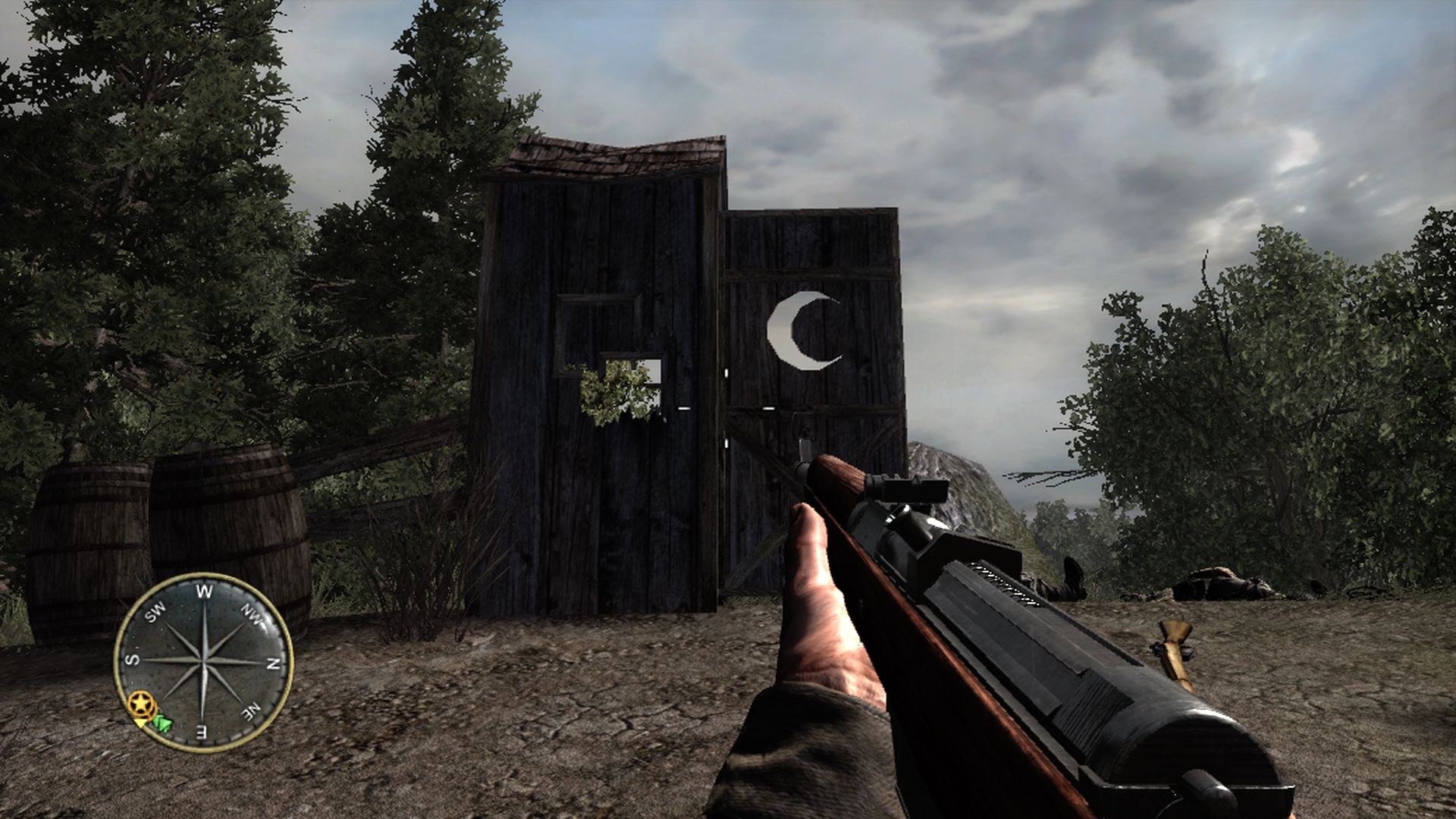This screenshot has height=819, width=1456.
Task: Click the green squadmate arrows on the compass
Action: [163, 723]
